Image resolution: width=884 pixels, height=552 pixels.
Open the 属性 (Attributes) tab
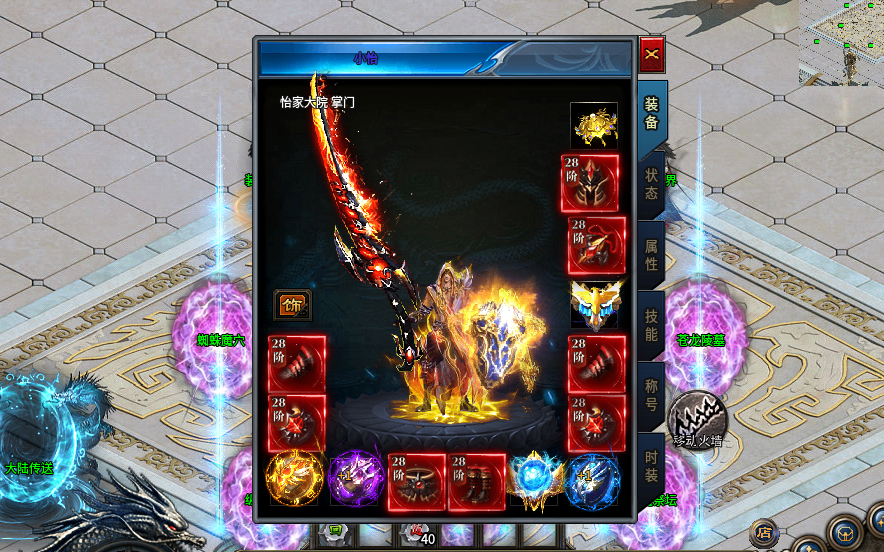651,255
